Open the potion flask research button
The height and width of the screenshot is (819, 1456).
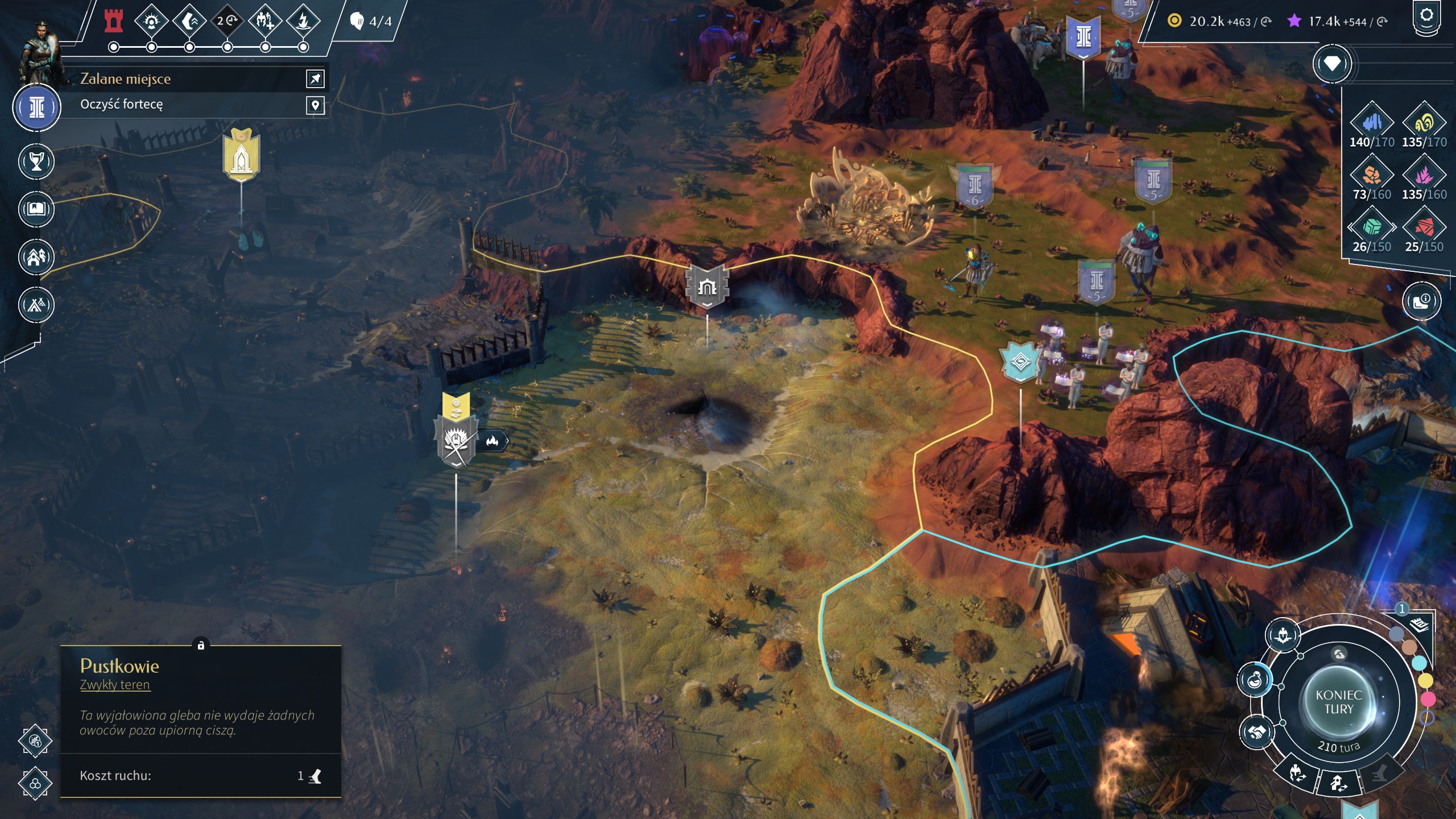point(1255,680)
